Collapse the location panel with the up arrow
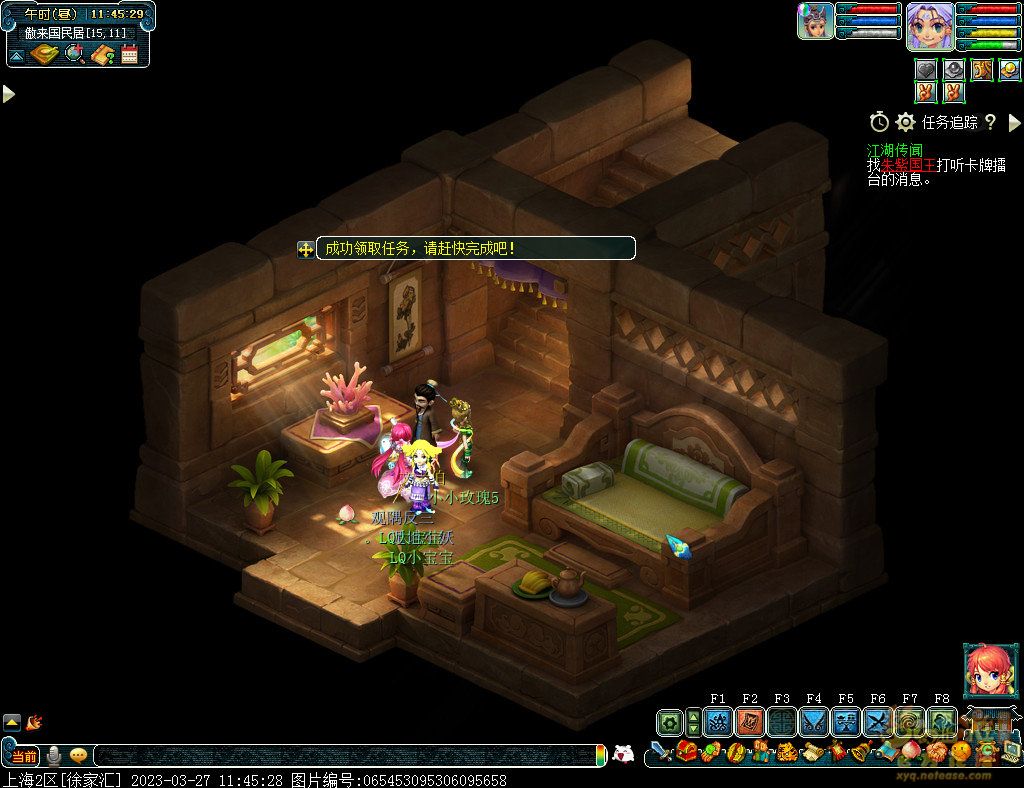Screen dimensions: 1024x788 [17, 55]
